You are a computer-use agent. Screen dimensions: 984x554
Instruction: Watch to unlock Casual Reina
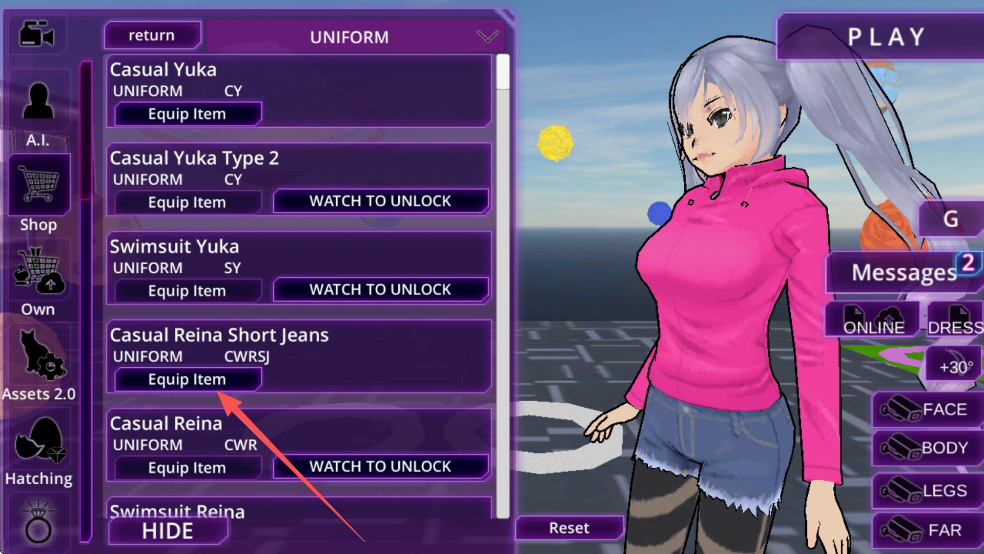(x=380, y=467)
